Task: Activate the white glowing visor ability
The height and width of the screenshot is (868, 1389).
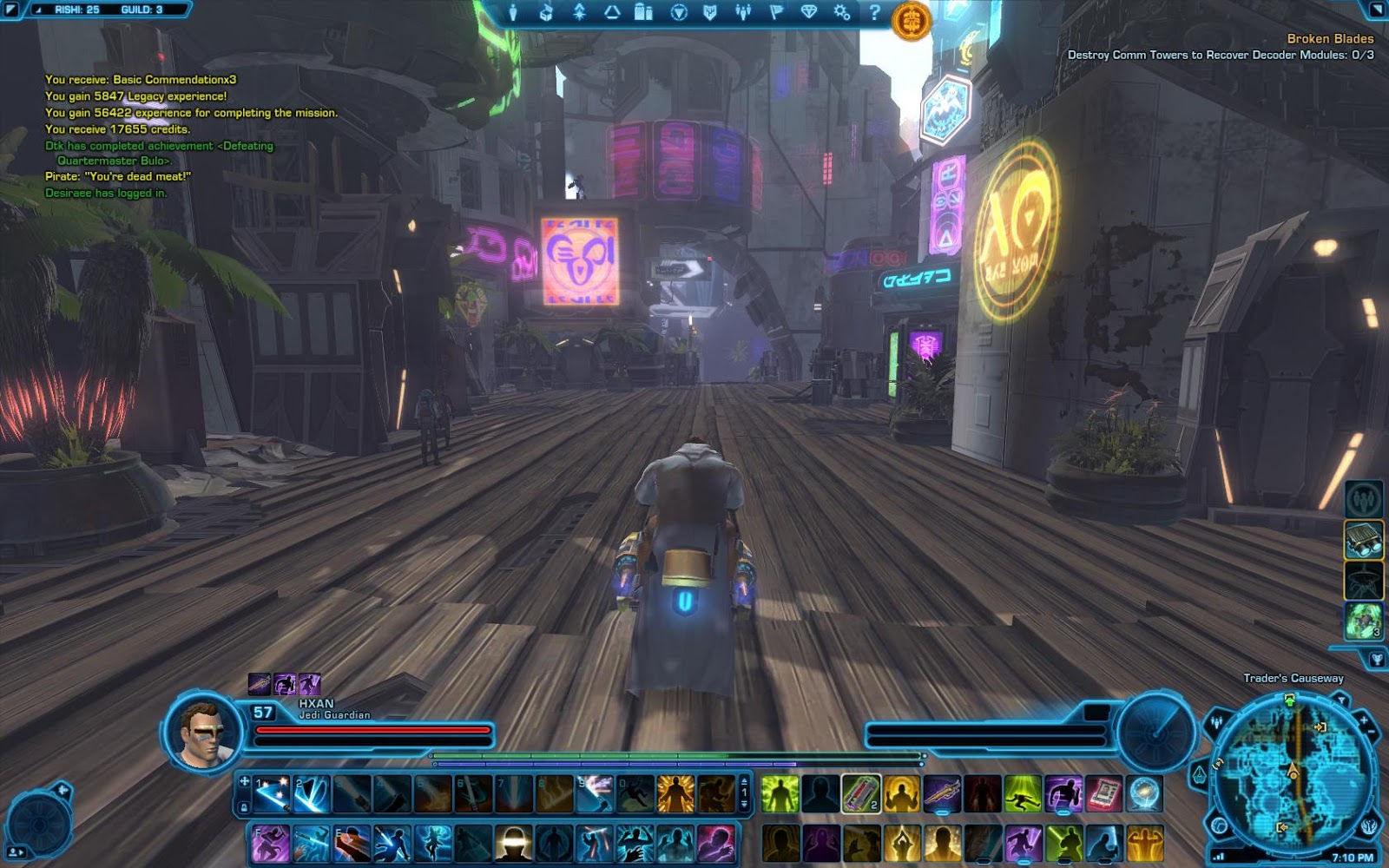Action: [513, 844]
